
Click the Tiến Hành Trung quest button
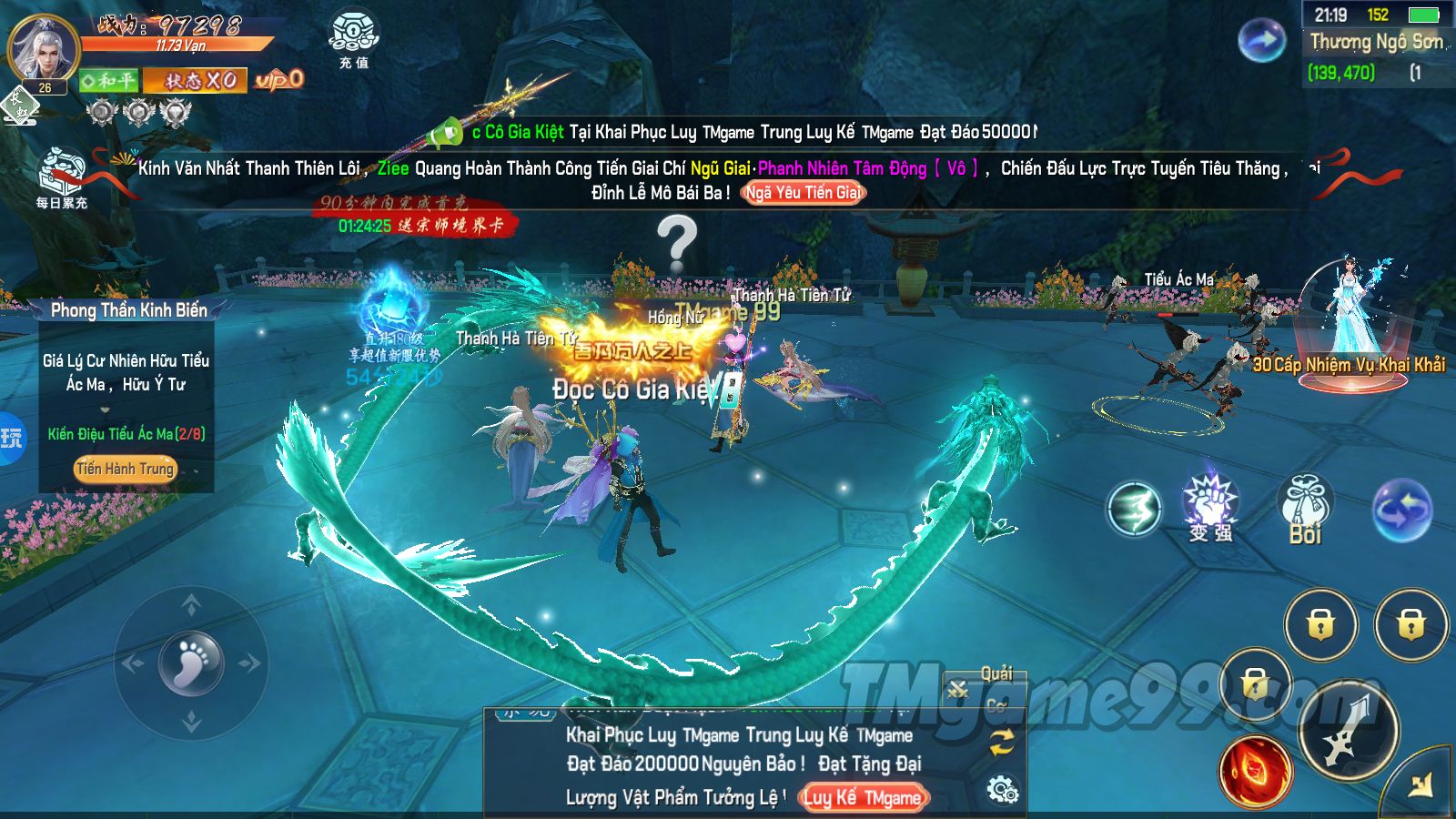click(x=125, y=469)
